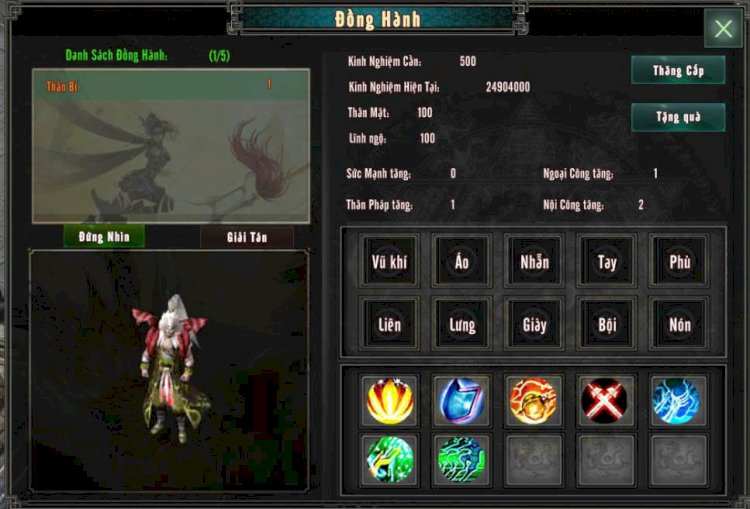Click the Phù charm slot

tap(680, 263)
